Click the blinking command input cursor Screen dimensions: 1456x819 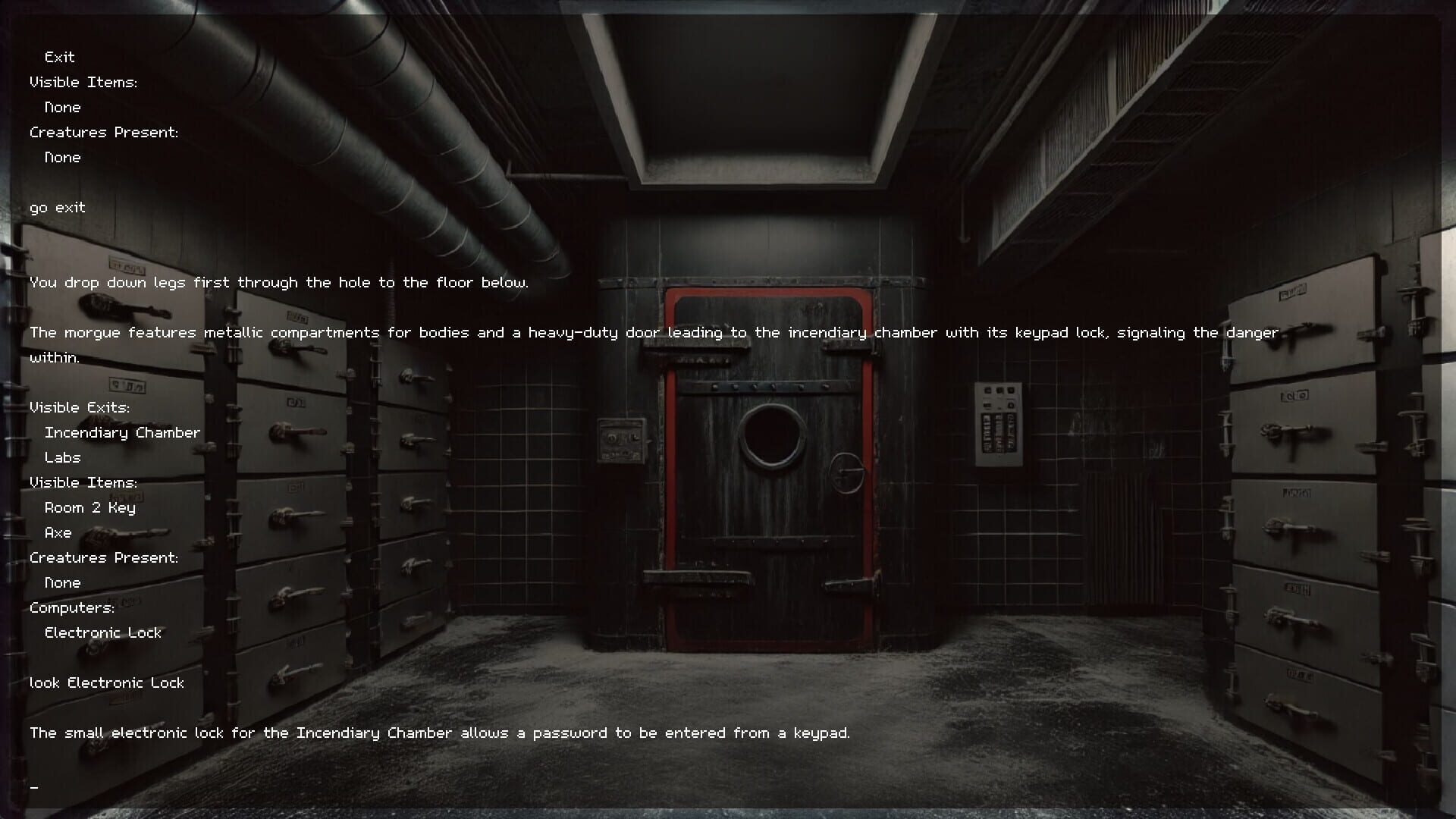[34, 787]
